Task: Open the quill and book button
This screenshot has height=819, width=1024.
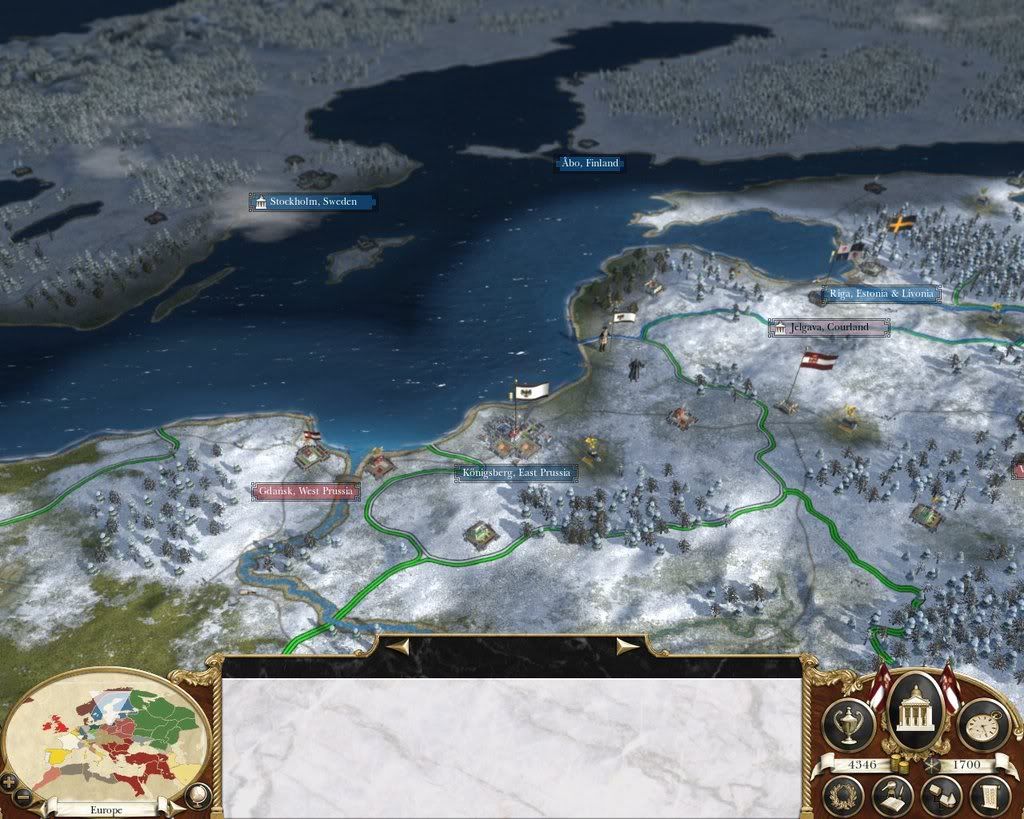Action: click(x=893, y=796)
